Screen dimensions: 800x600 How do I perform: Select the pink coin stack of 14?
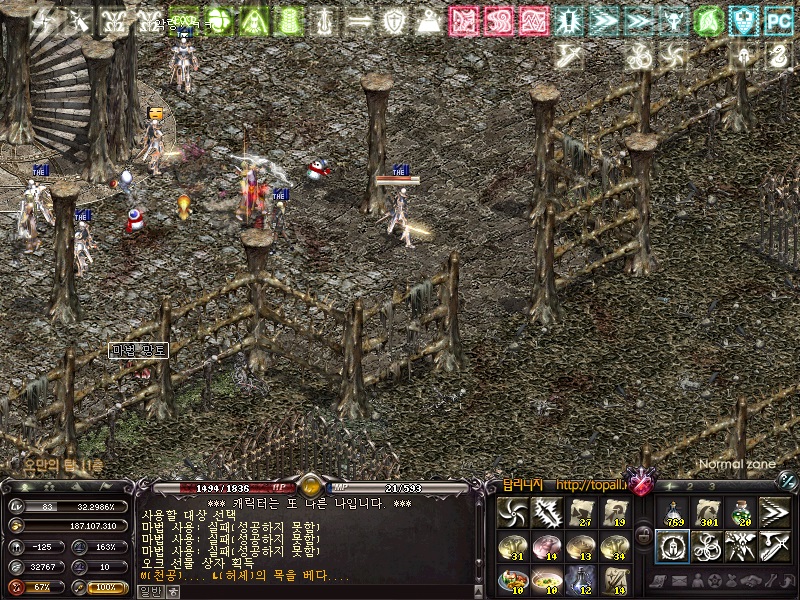pyautogui.click(x=546, y=545)
